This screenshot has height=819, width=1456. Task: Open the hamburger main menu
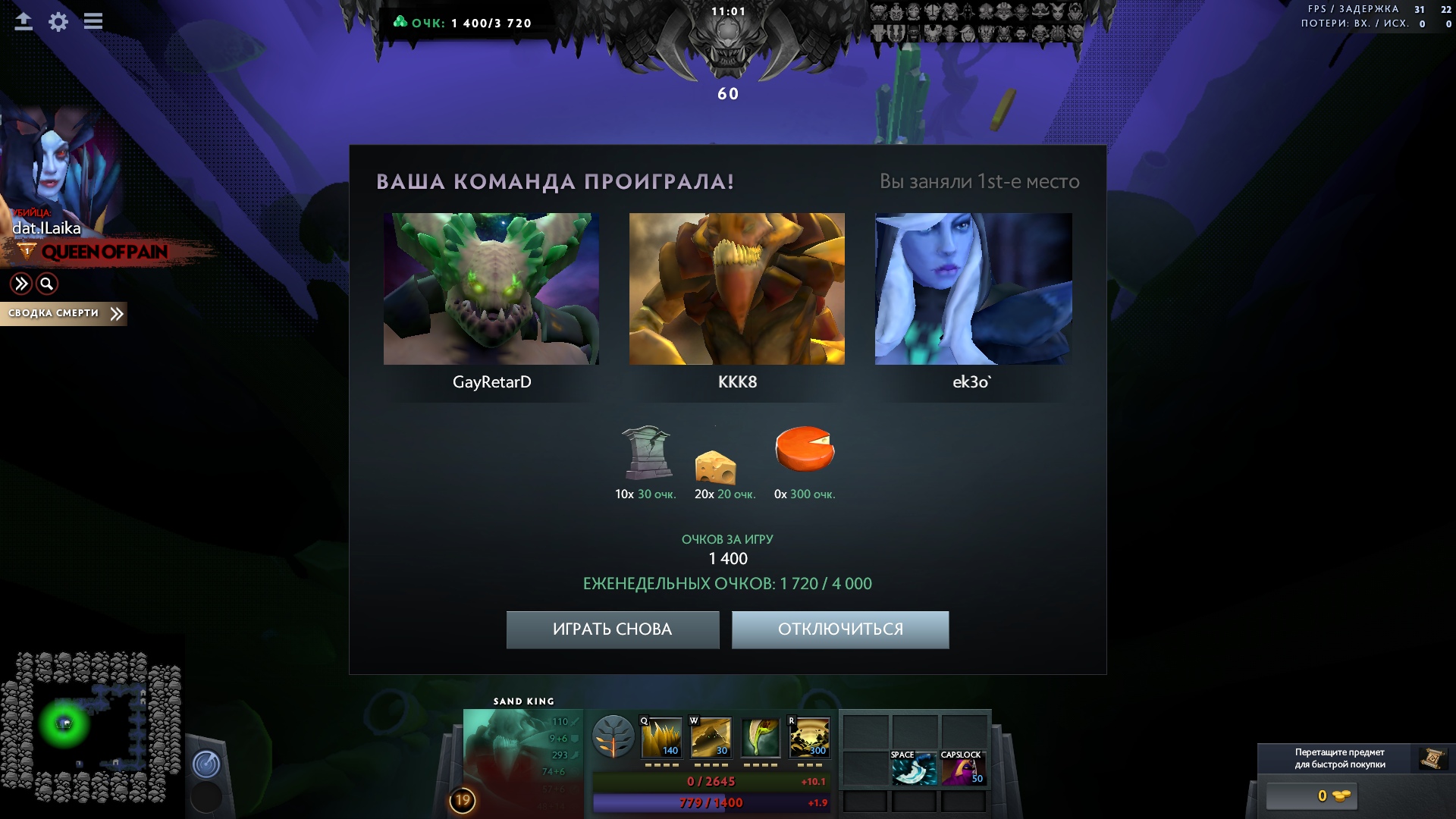(93, 22)
